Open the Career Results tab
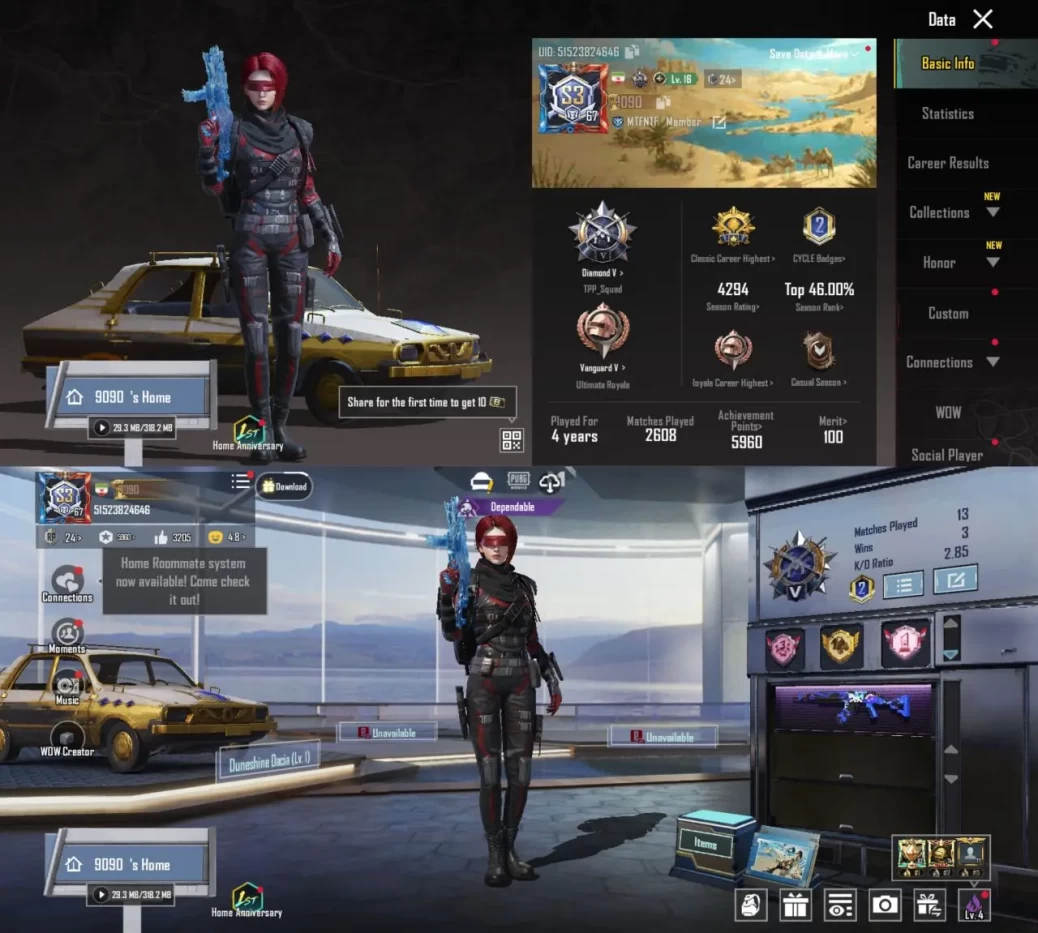Viewport: 1038px width, 933px height. coord(947,163)
